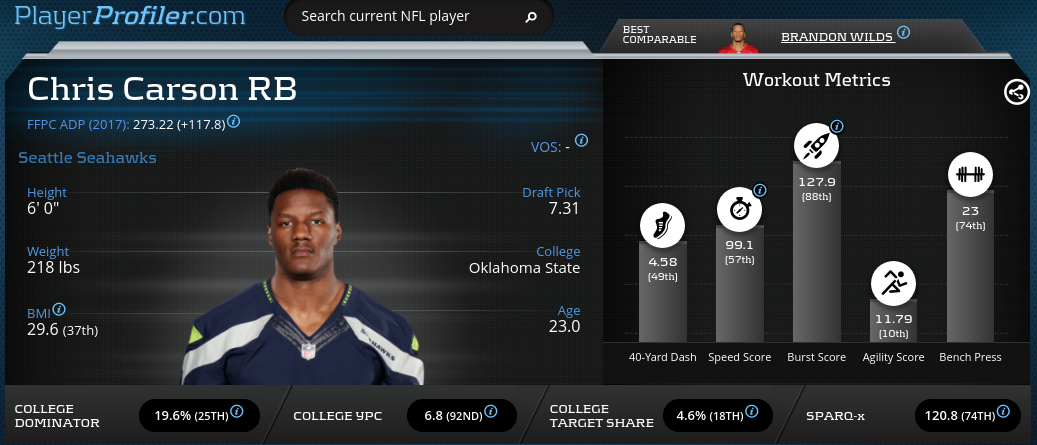Open the VOS info tooltip icon

point(581,141)
